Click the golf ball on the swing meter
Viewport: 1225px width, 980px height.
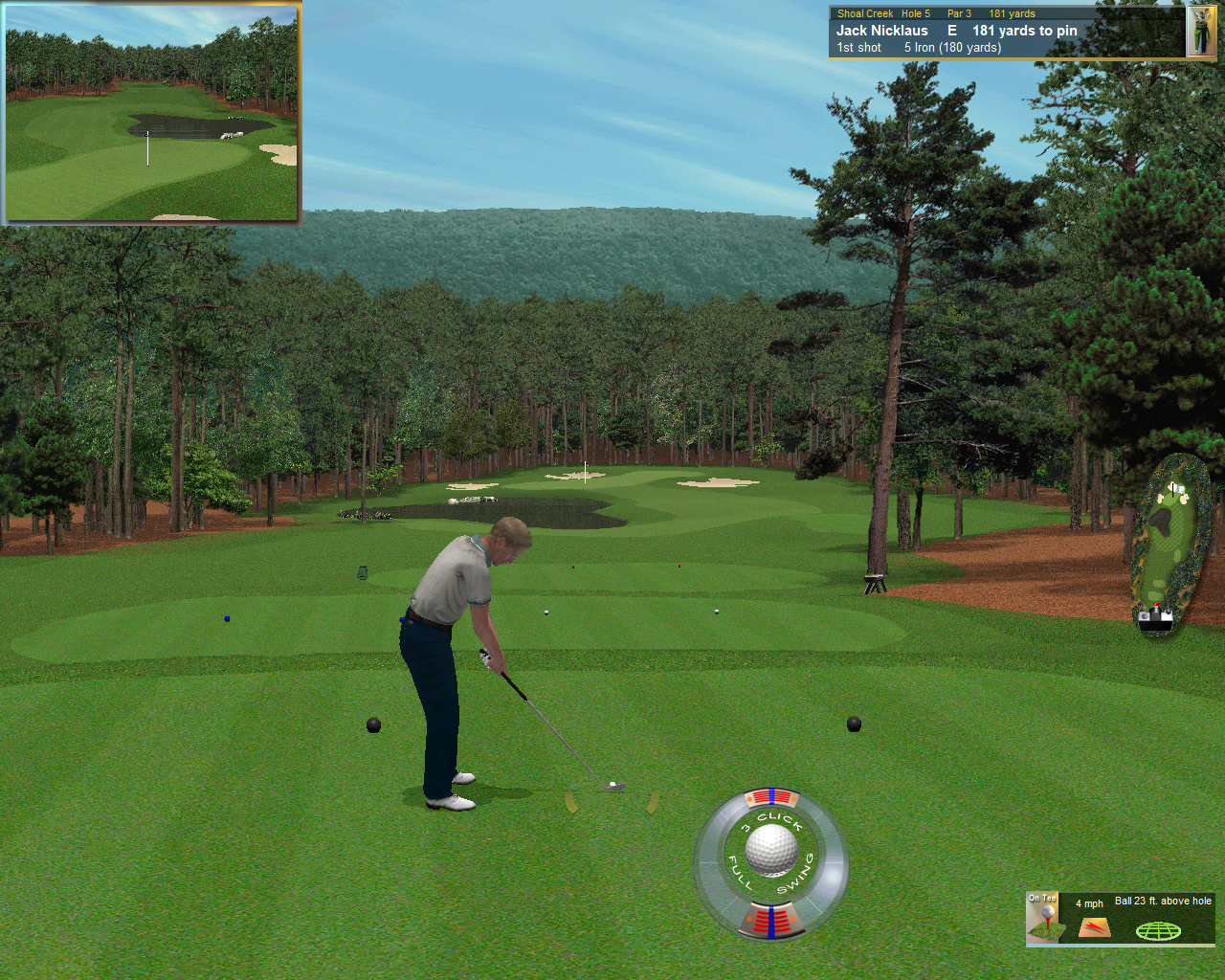point(771,851)
